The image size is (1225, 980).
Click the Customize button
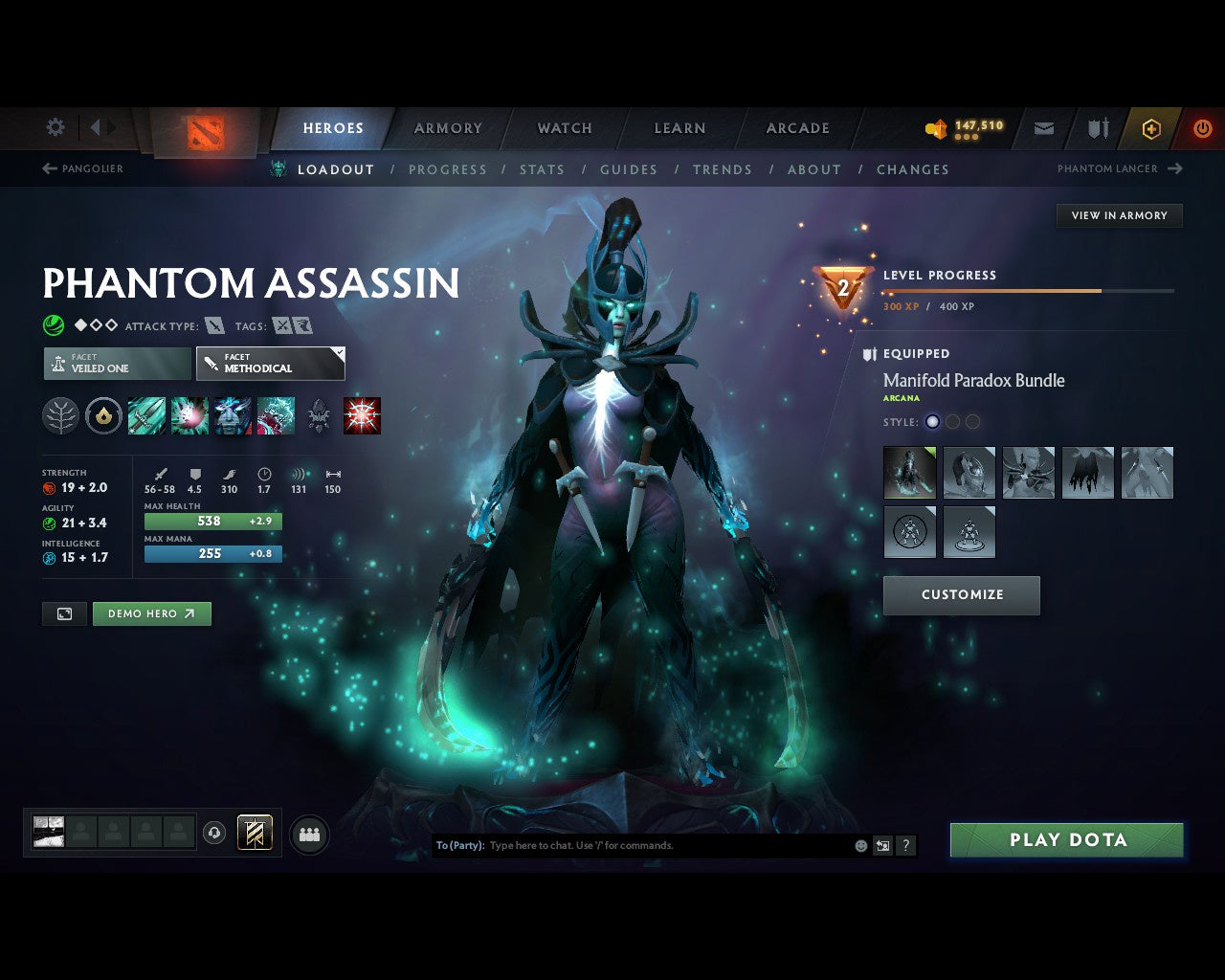962,594
